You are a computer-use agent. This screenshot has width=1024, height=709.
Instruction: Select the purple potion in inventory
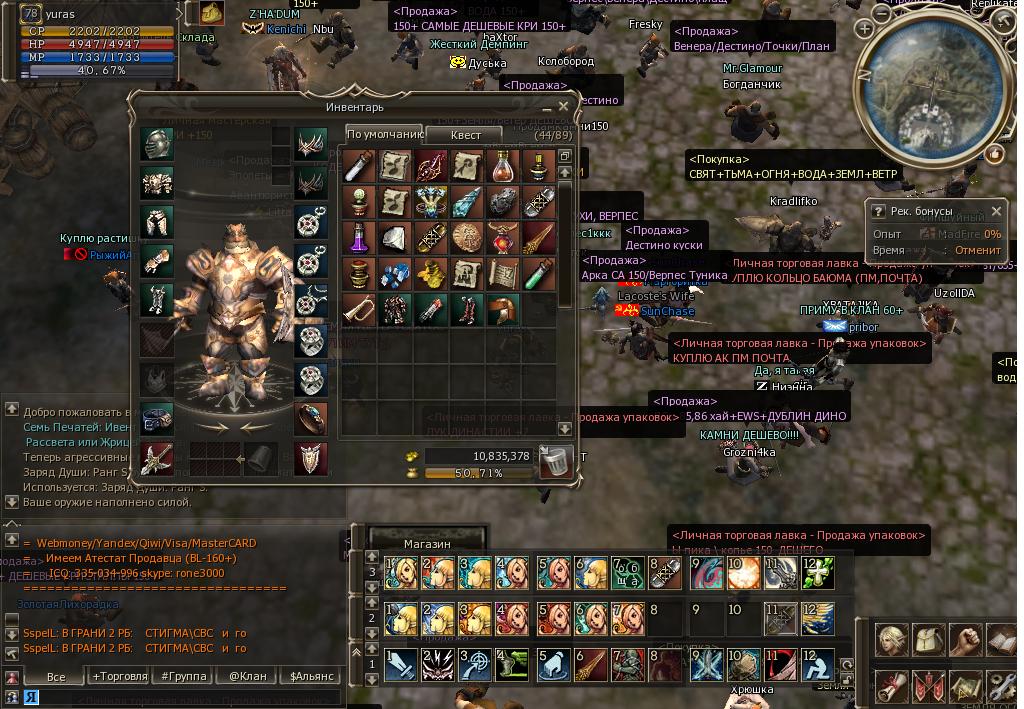coord(360,238)
